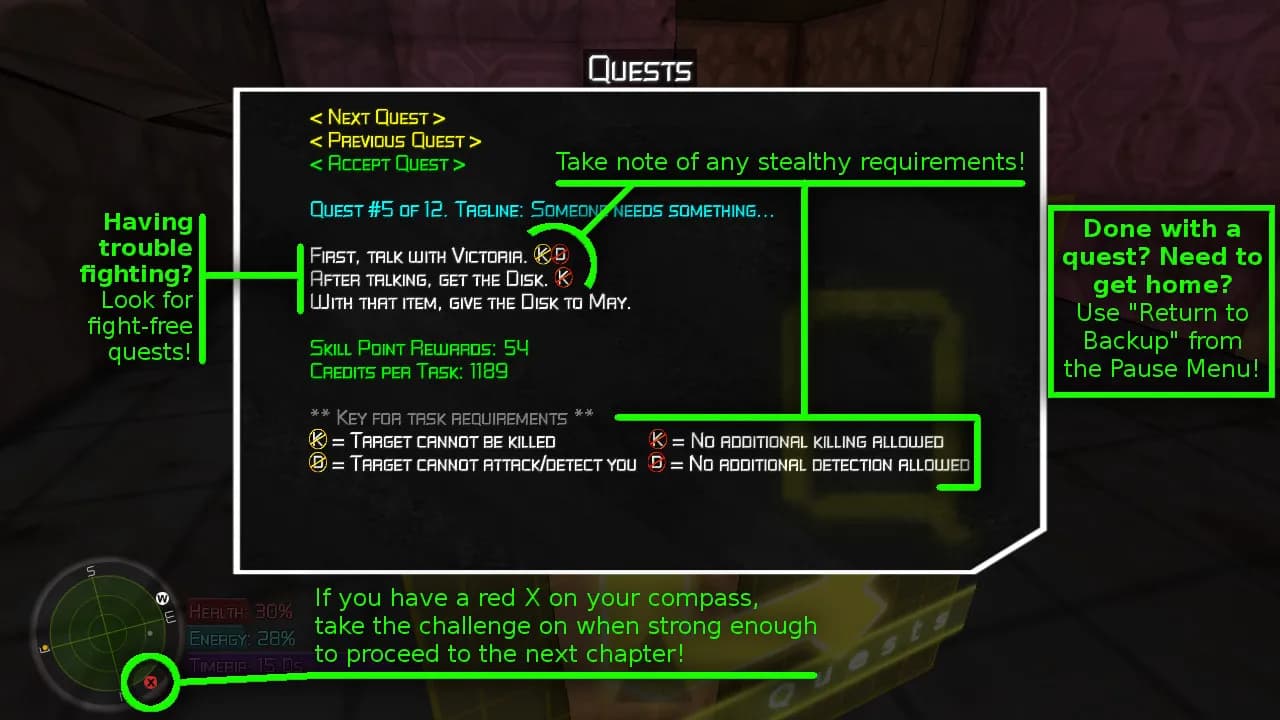Click the red D icon for no additional detection

(656, 464)
